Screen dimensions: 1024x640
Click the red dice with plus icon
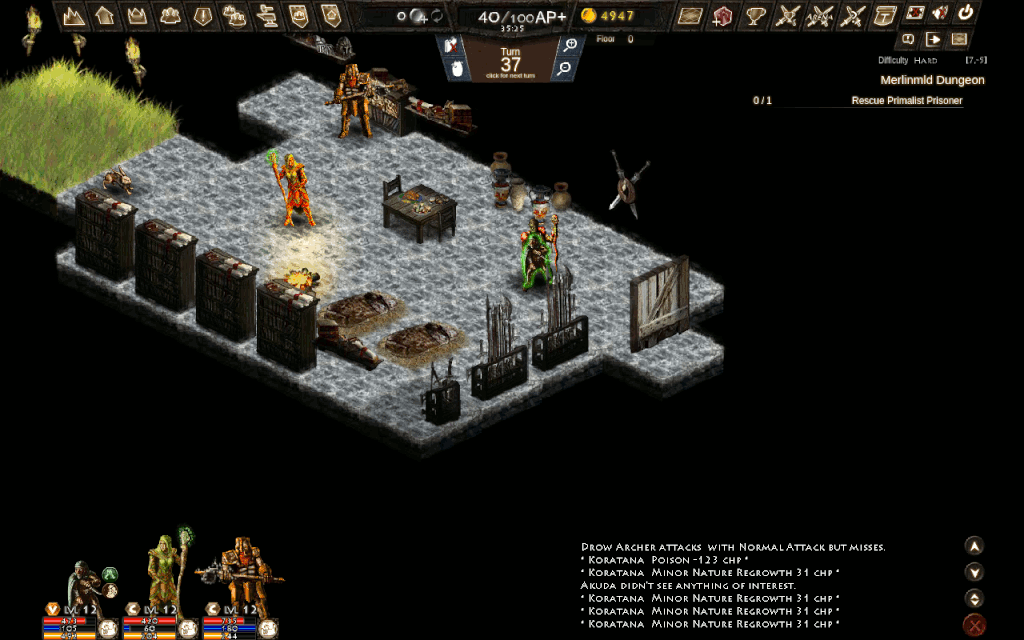coord(723,15)
